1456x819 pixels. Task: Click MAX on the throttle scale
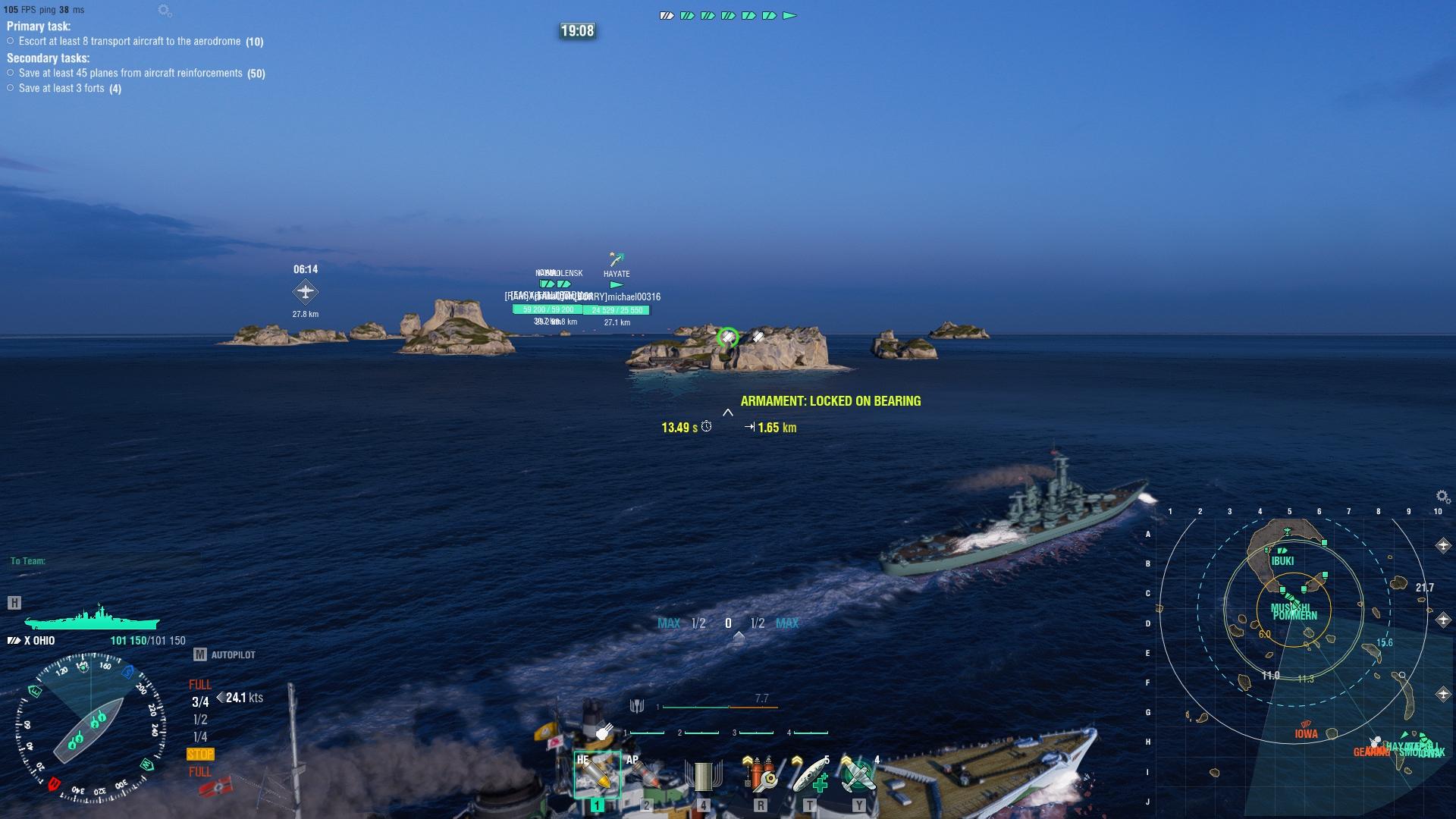668,623
